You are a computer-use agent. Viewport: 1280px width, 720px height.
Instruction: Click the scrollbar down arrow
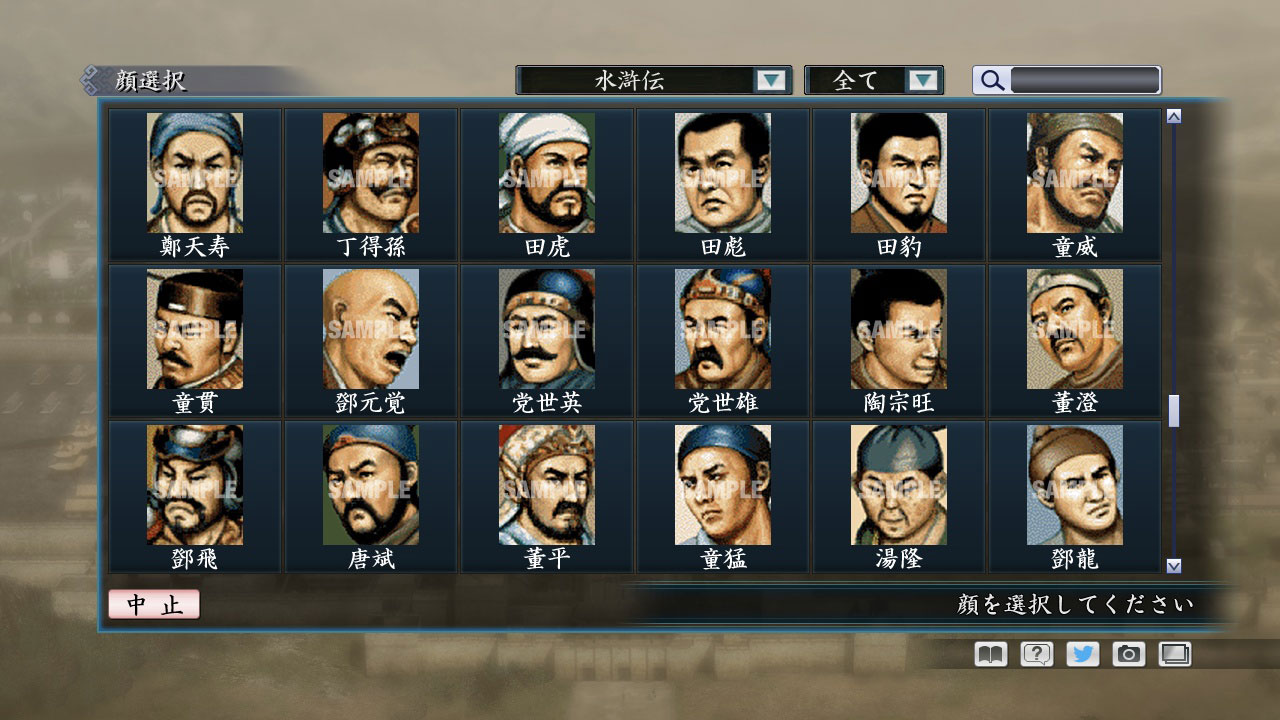coord(1172,565)
